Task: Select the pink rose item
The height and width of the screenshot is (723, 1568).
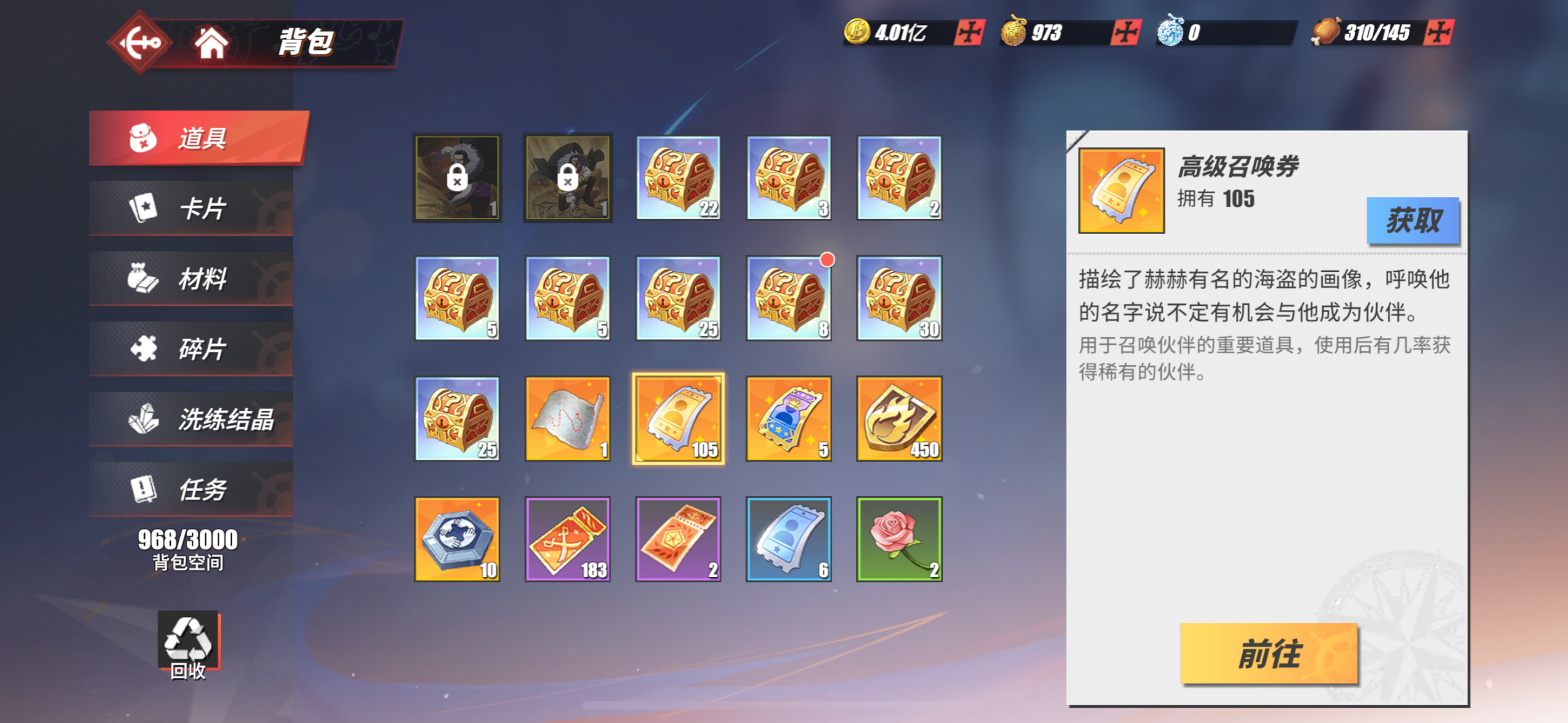Action: click(x=899, y=539)
